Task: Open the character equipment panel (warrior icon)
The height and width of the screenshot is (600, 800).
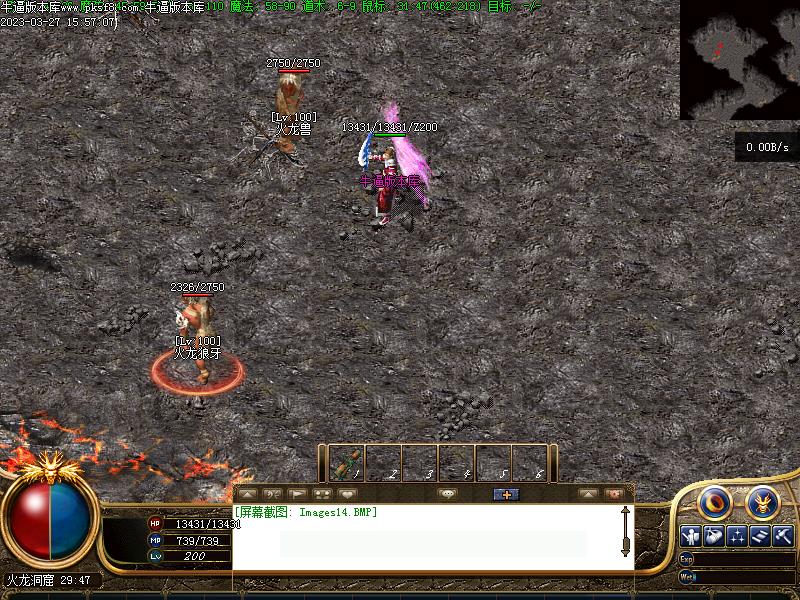Action: pos(691,536)
